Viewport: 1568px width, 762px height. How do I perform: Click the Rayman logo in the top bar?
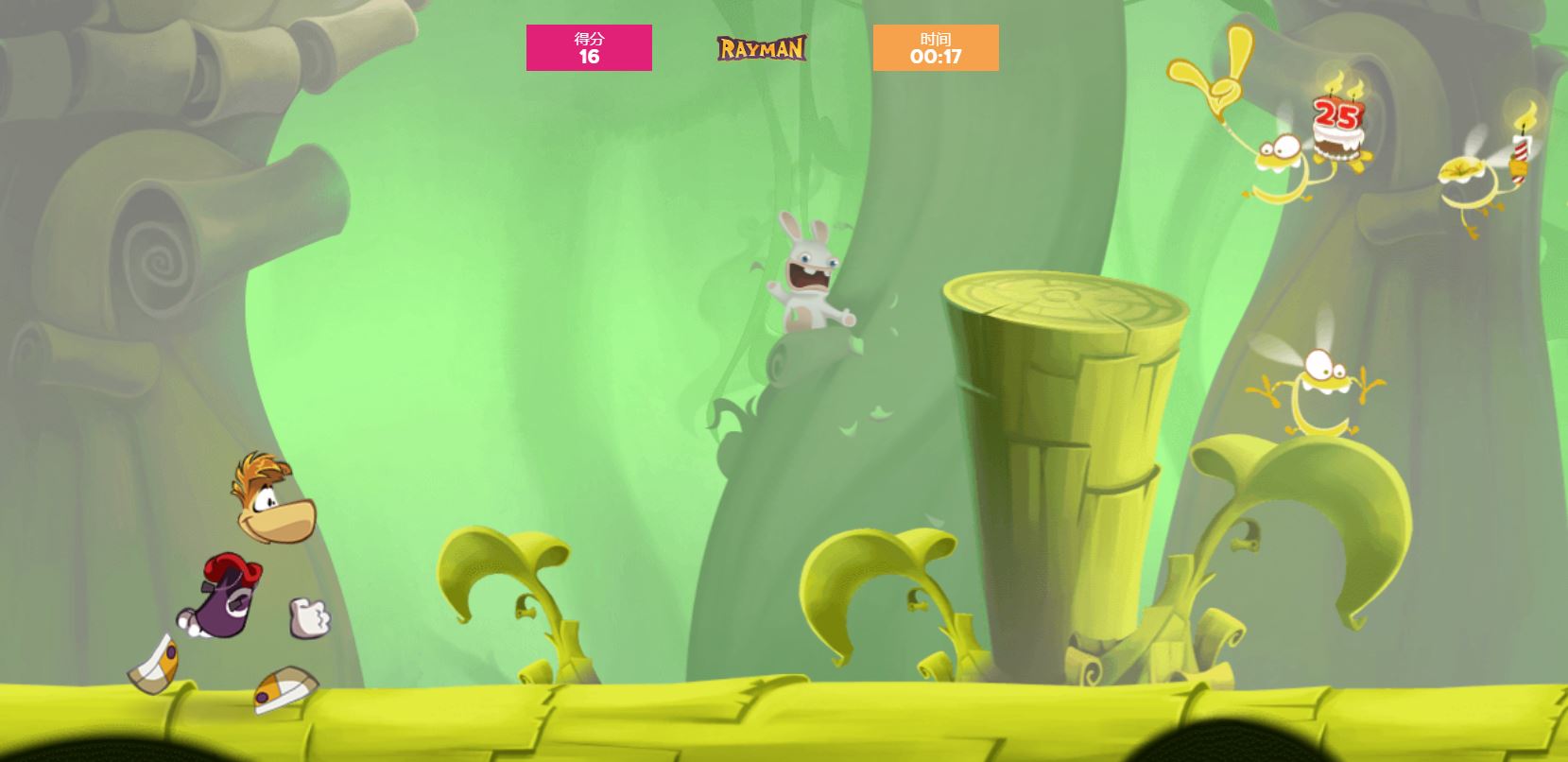[x=762, y=48]
